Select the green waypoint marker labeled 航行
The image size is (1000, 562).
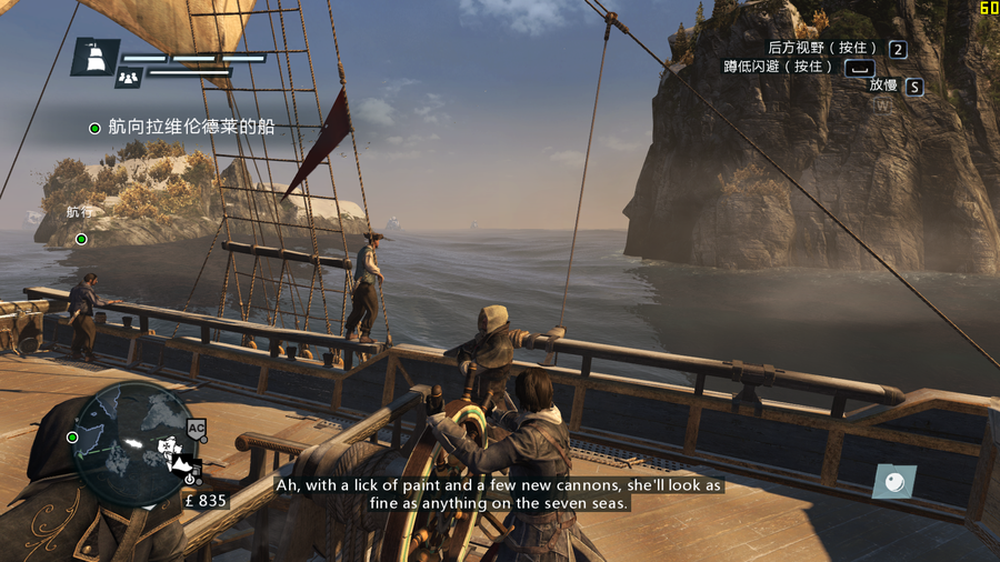[81, 239]
